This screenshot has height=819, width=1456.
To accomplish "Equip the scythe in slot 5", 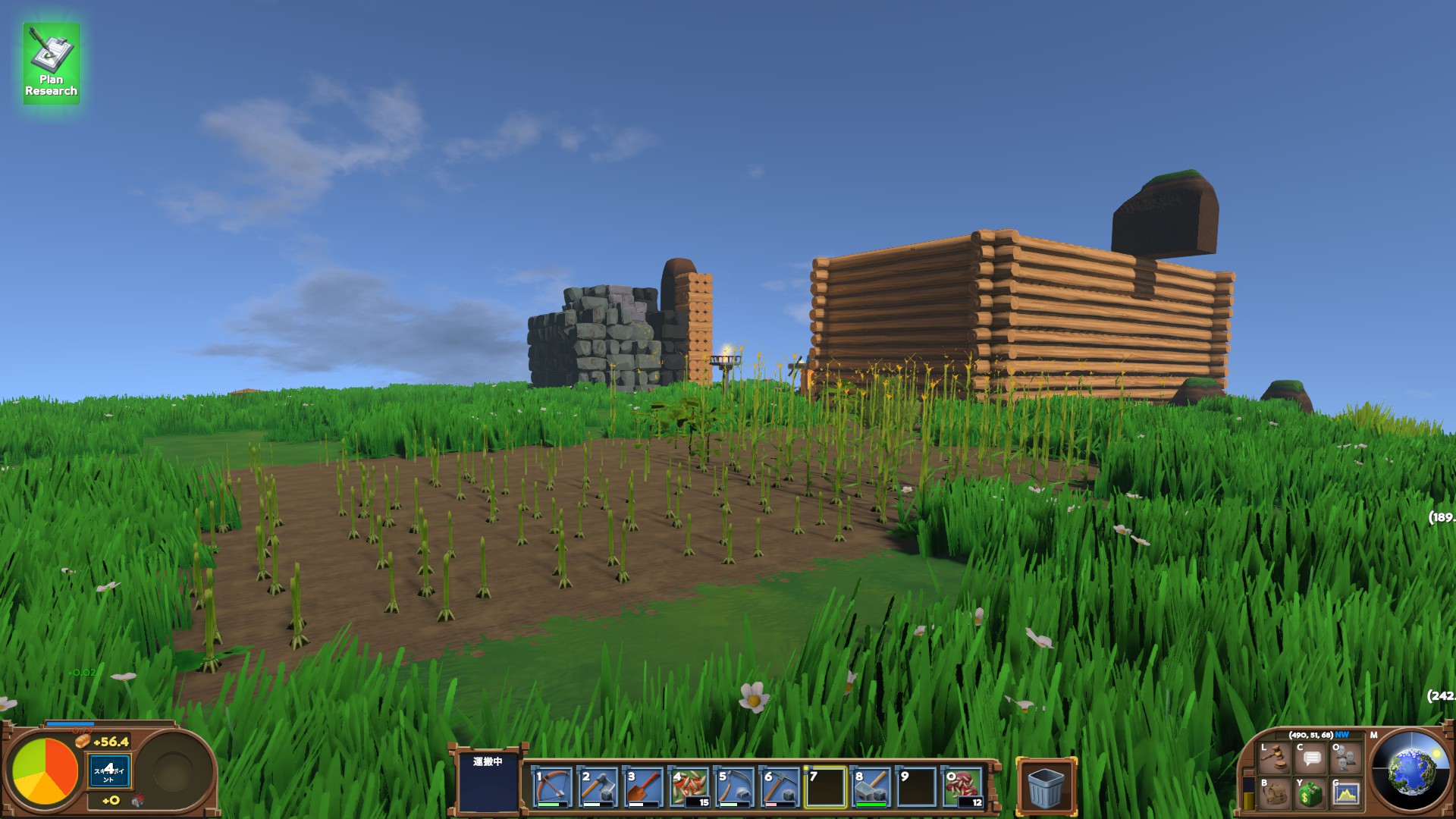I will (x=734, y=787).
